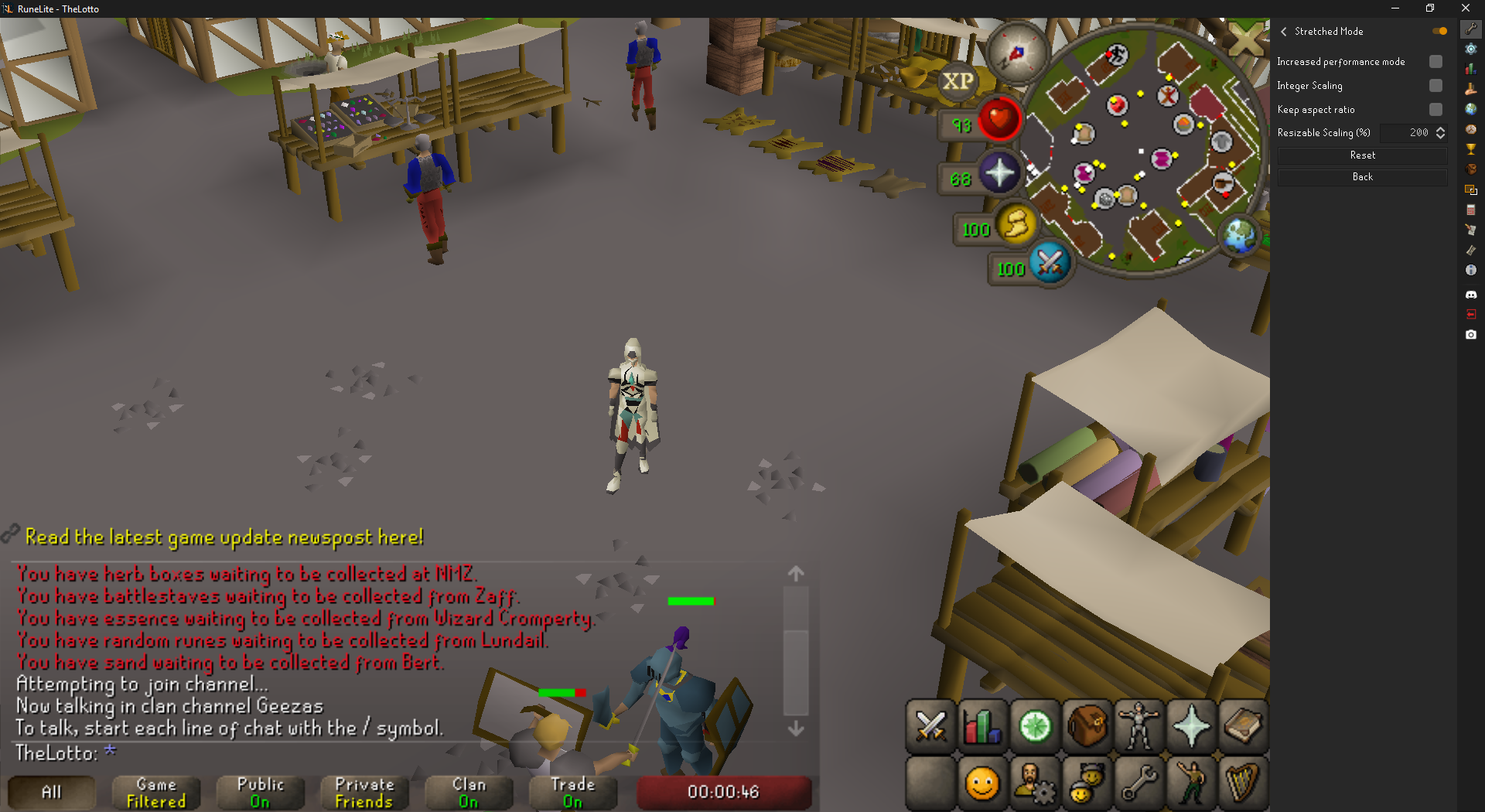The image size is (1485, 812).
Task: Open the Magic spellbook tab
Action: click(x=1243, y=727)
